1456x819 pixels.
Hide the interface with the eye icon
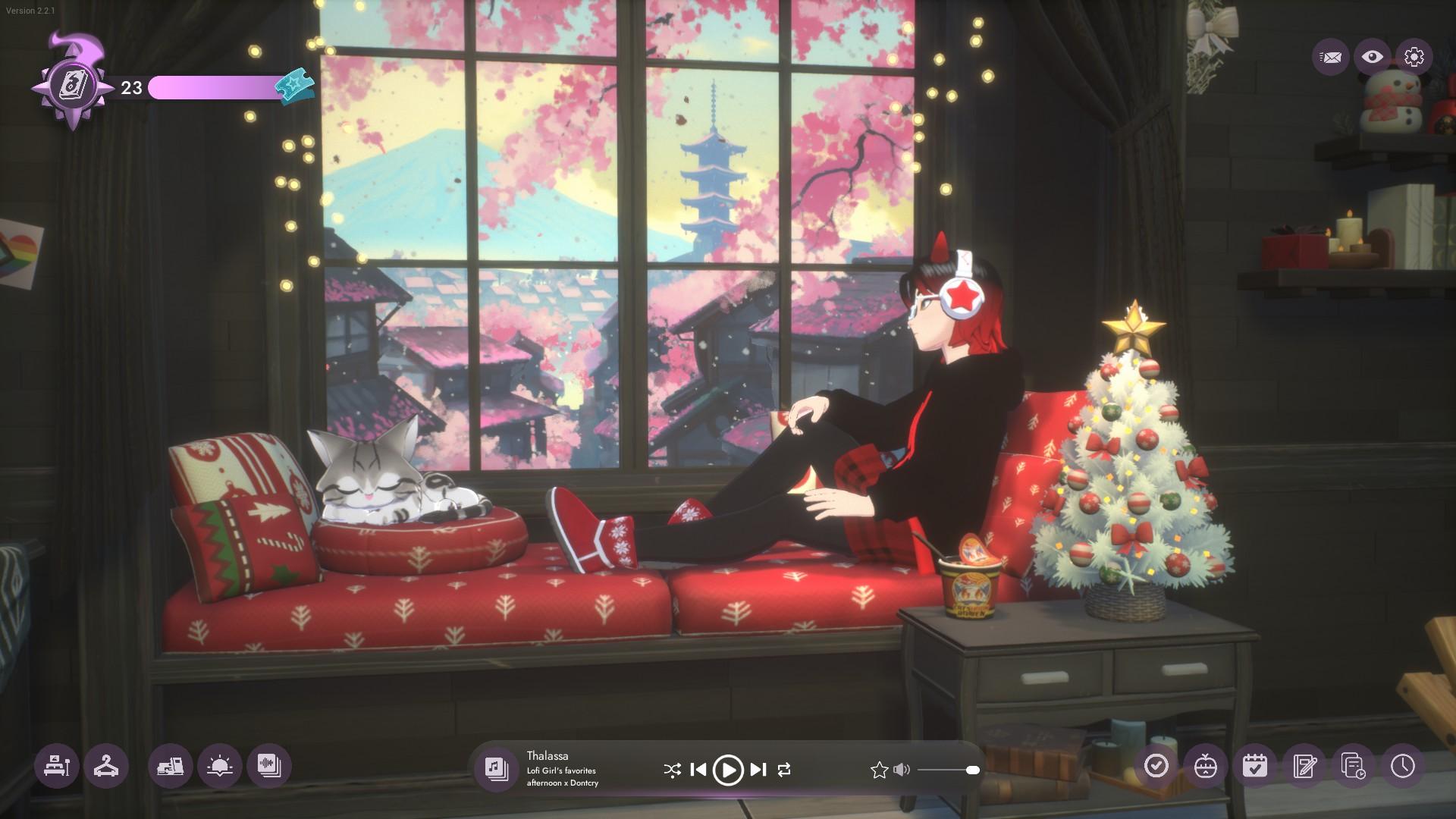click(x=1372, y=57)
